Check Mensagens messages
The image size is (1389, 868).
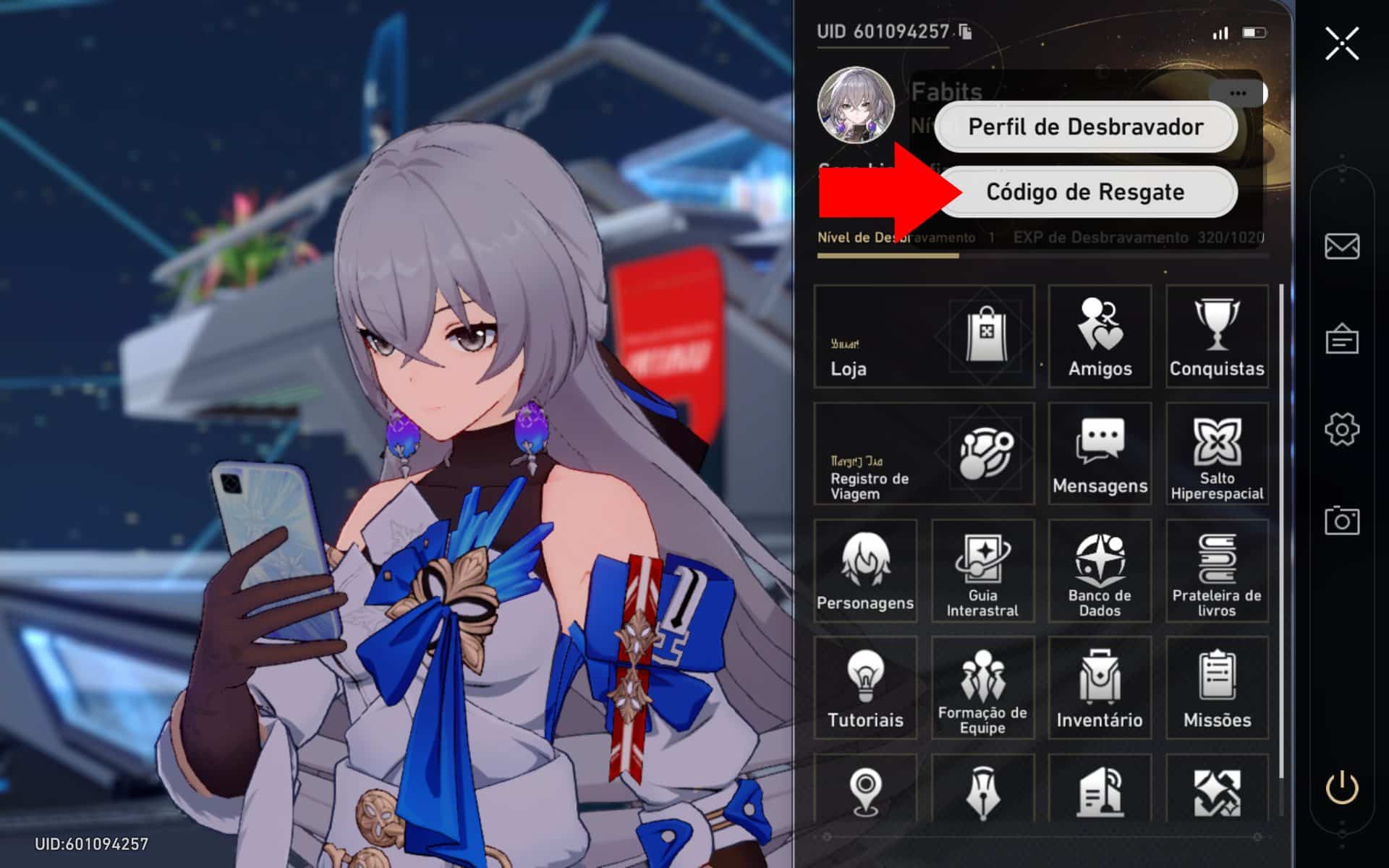point(1100,454)
